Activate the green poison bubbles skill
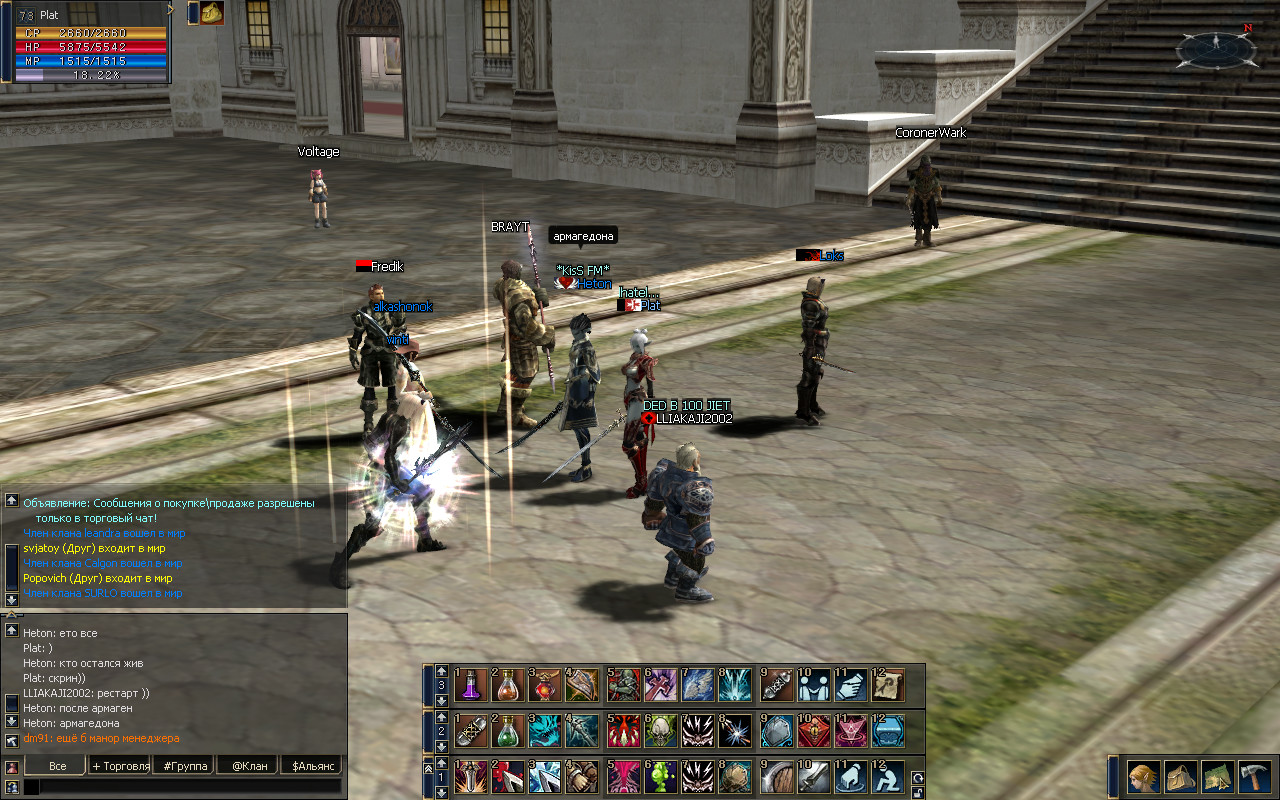The height and width of the screenshot is (800, 1280). click(661, 777)
